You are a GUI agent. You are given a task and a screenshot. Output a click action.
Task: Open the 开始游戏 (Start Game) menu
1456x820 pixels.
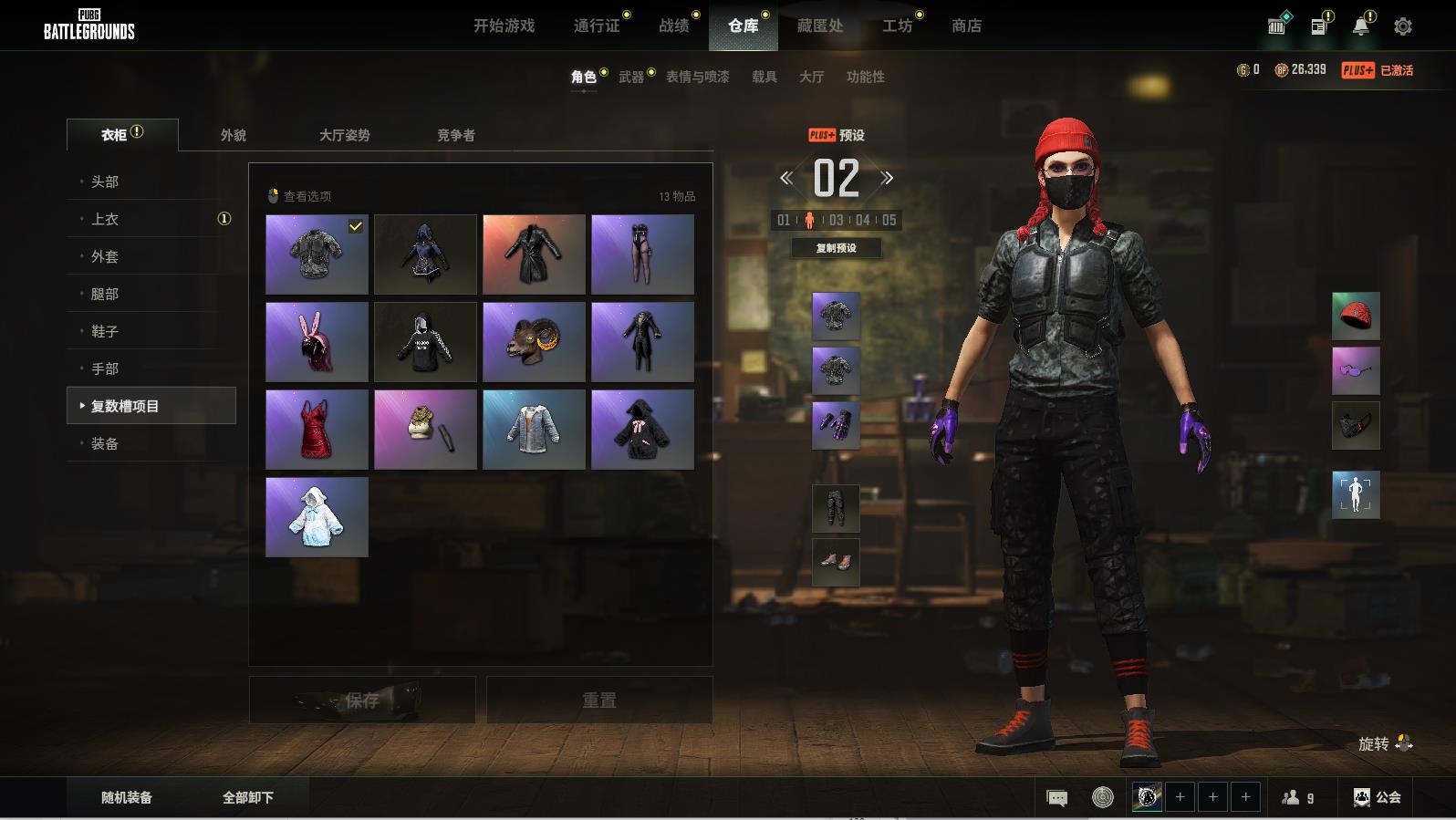coord(504,26)
